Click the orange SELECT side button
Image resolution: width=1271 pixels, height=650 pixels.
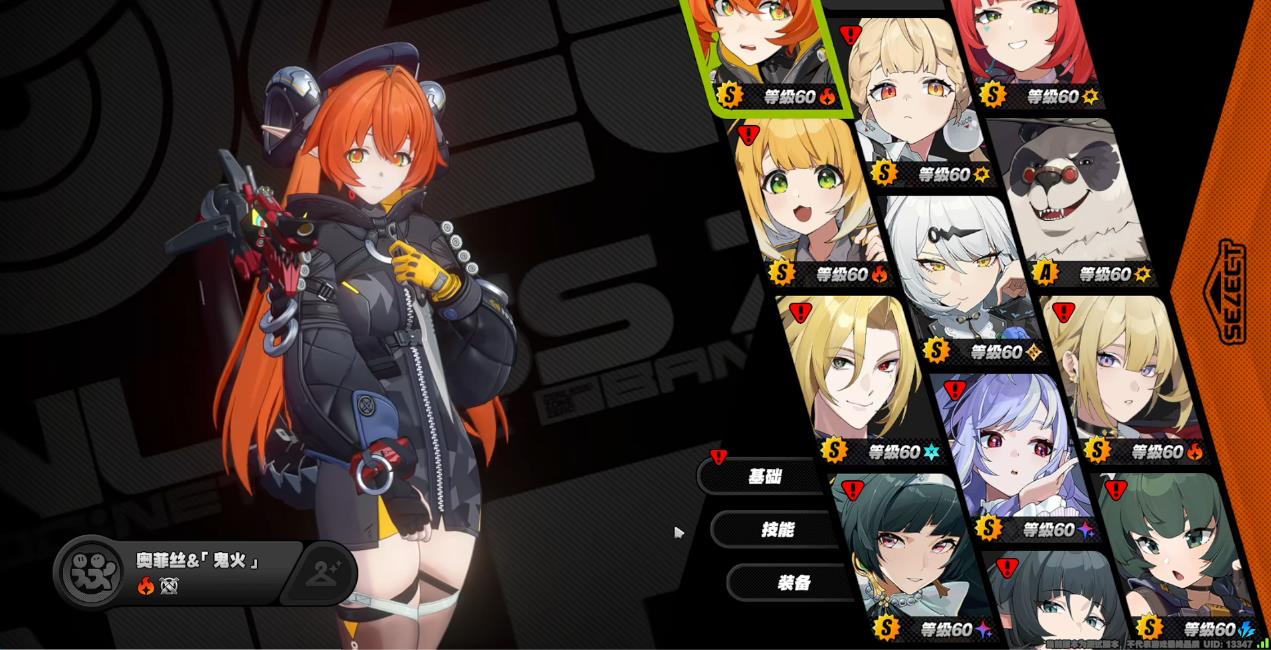coord(1231,292)
